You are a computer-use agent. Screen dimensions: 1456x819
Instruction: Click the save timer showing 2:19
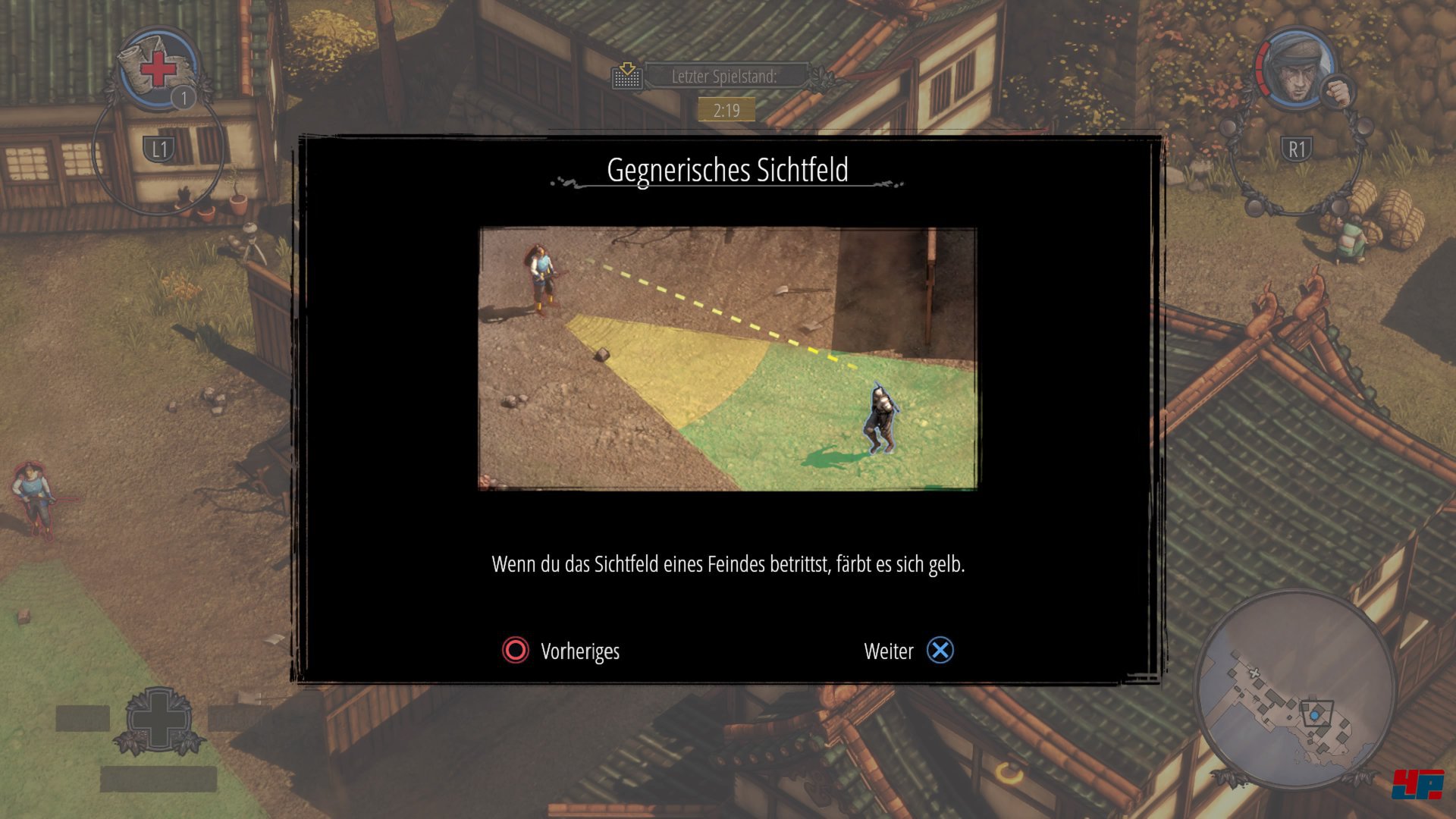pos(726,109)
